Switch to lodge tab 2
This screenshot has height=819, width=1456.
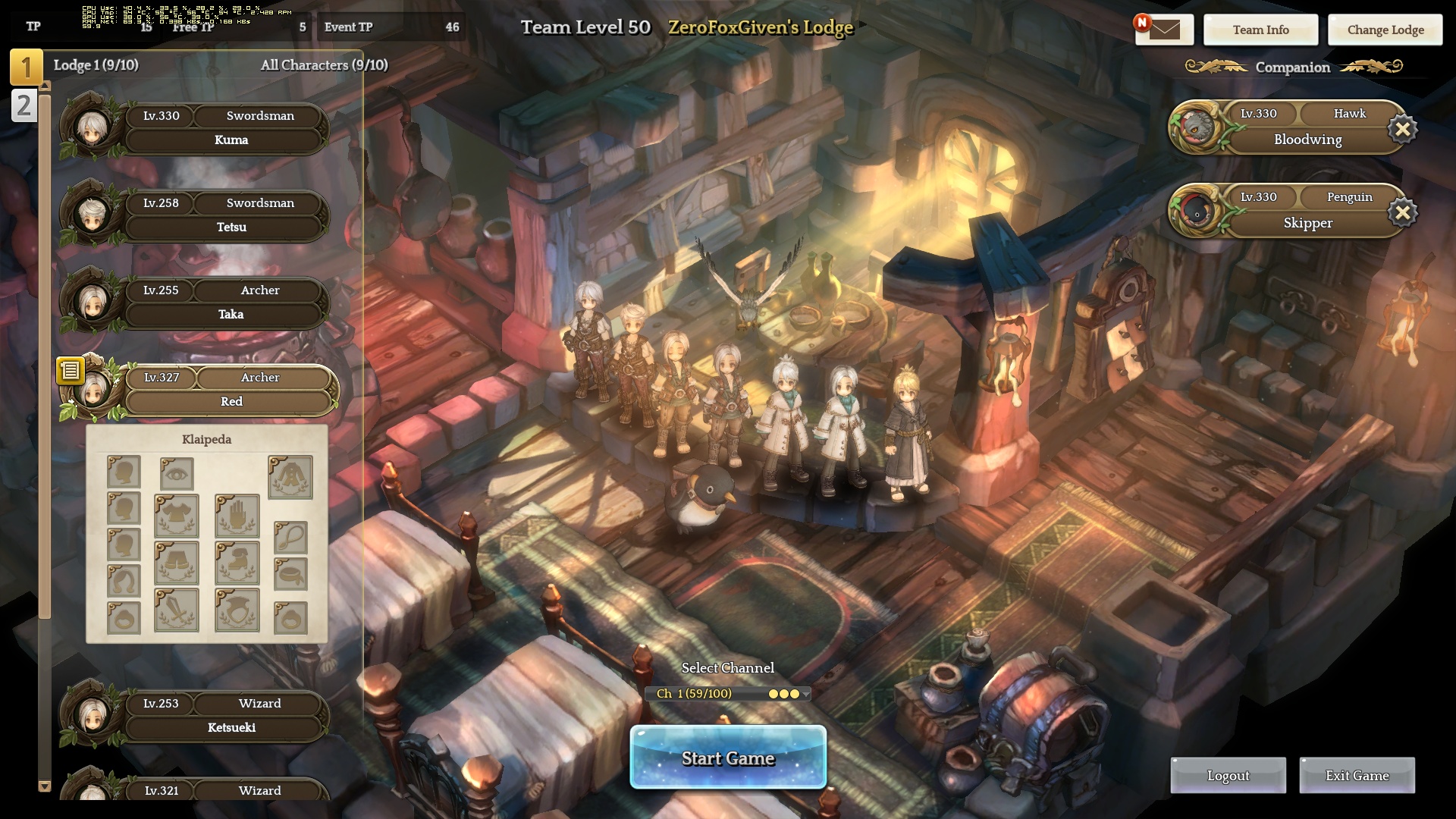[24, 105]
